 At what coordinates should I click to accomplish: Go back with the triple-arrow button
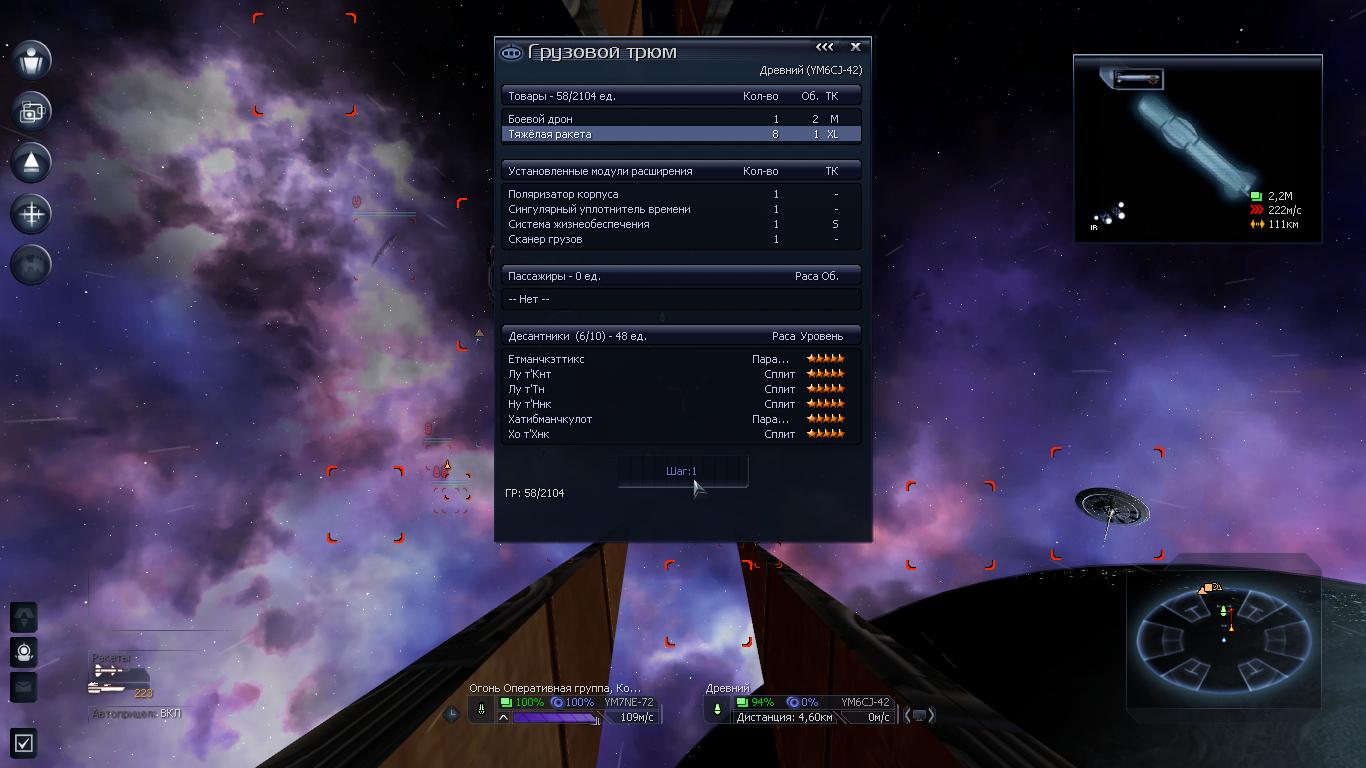tap(824, 47)
